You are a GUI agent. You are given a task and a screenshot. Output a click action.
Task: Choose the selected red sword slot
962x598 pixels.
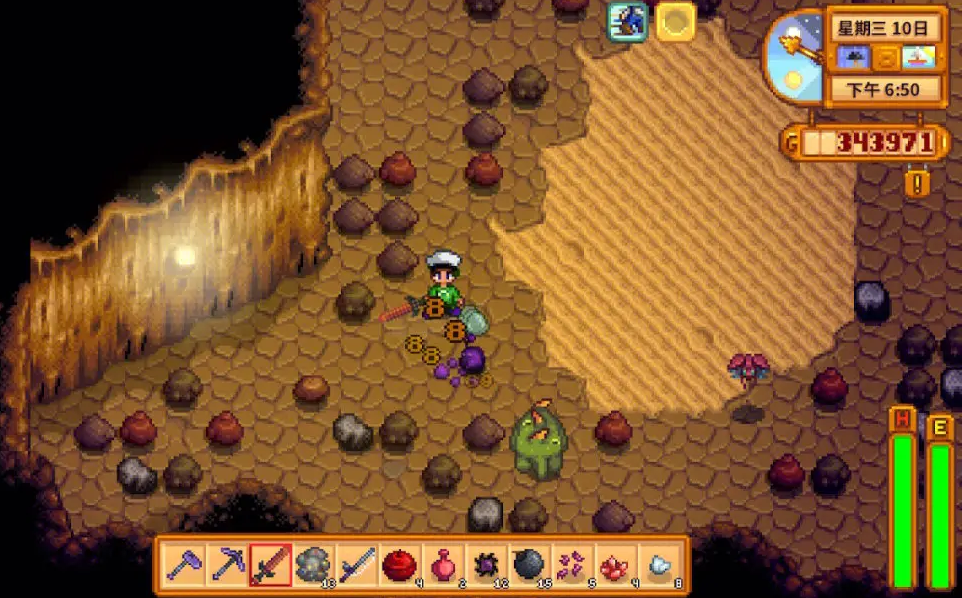point(270,564)
